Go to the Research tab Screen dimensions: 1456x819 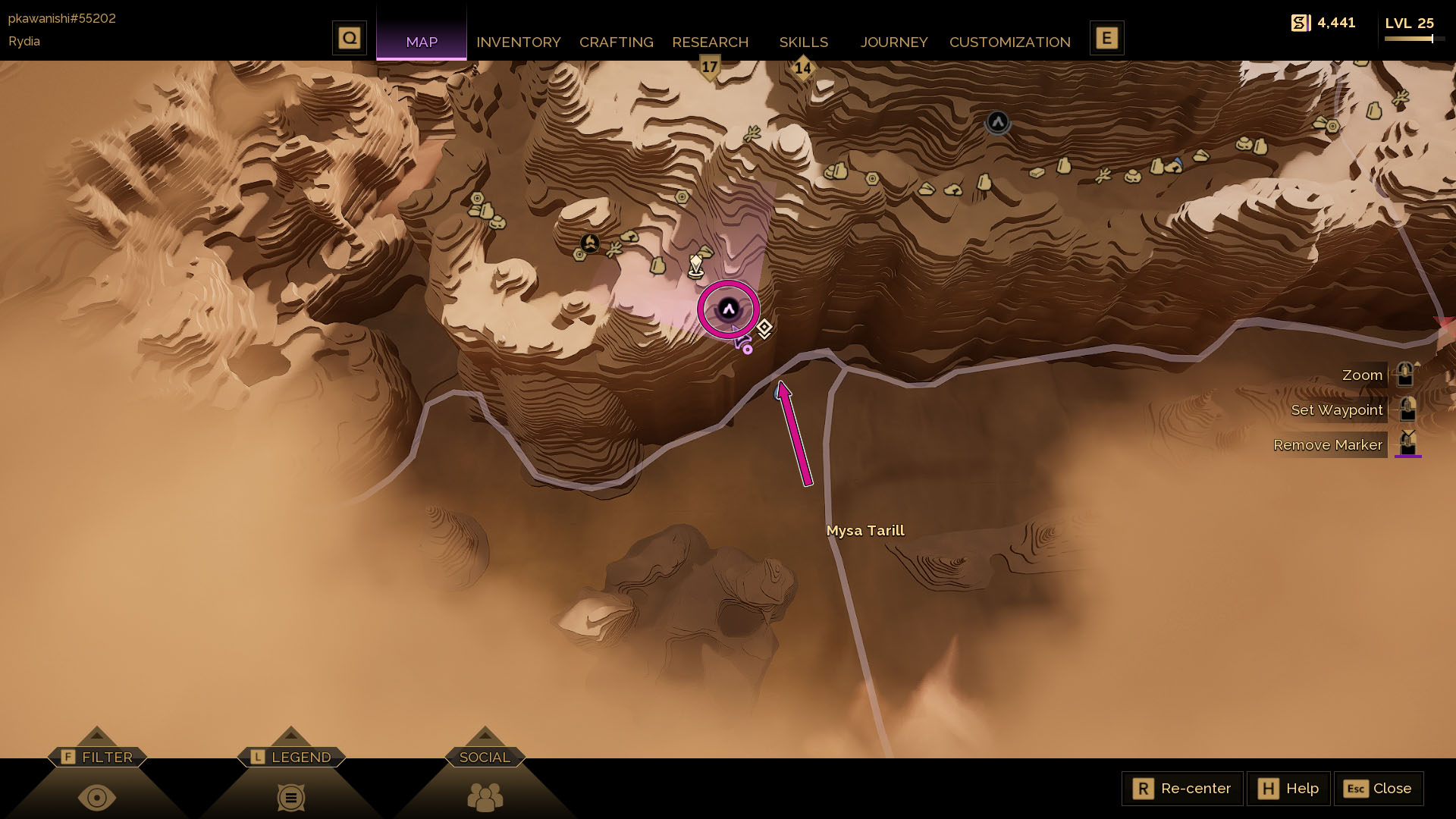(710, 42)
